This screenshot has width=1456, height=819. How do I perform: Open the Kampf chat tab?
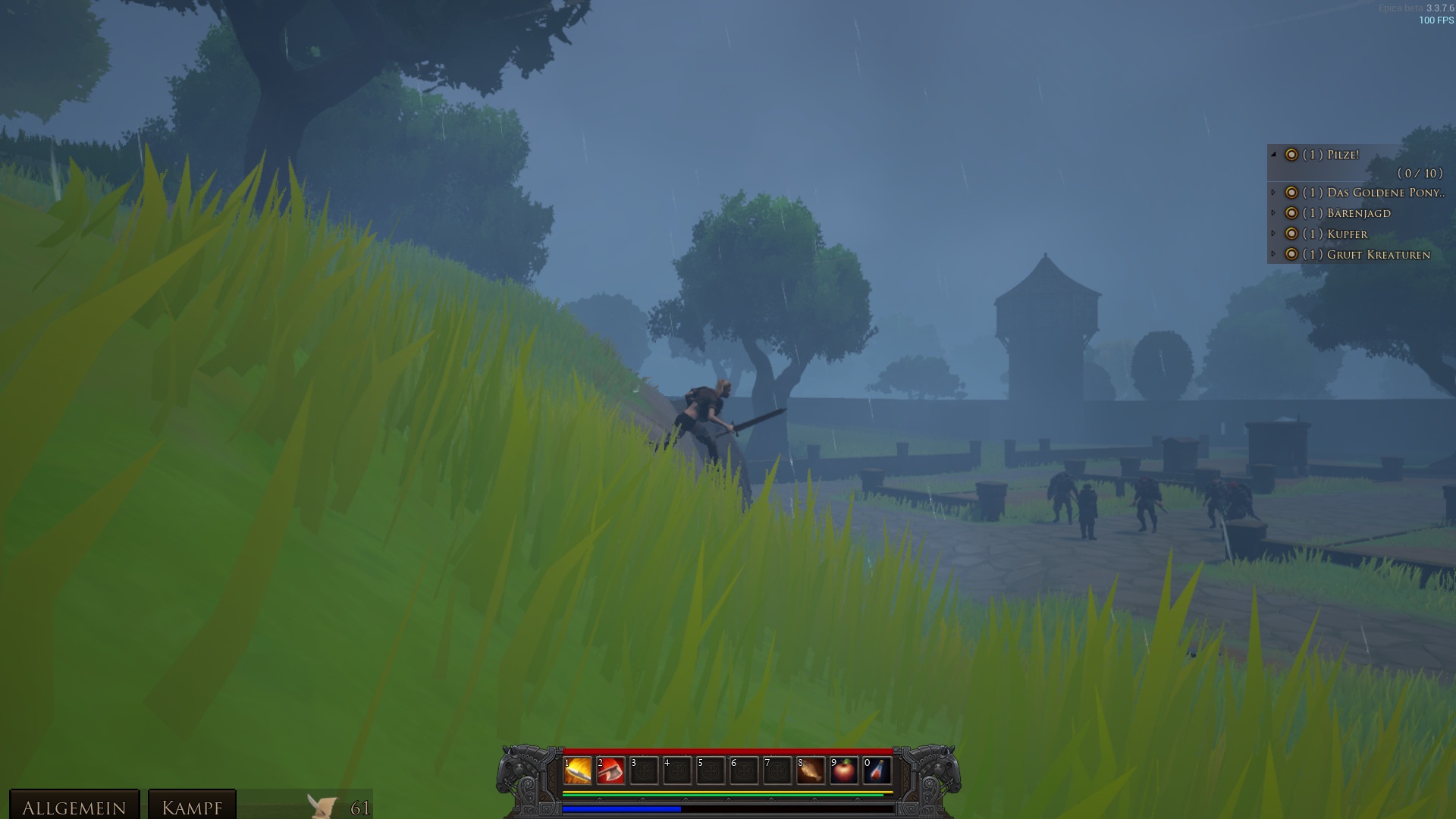click(192, 807)
